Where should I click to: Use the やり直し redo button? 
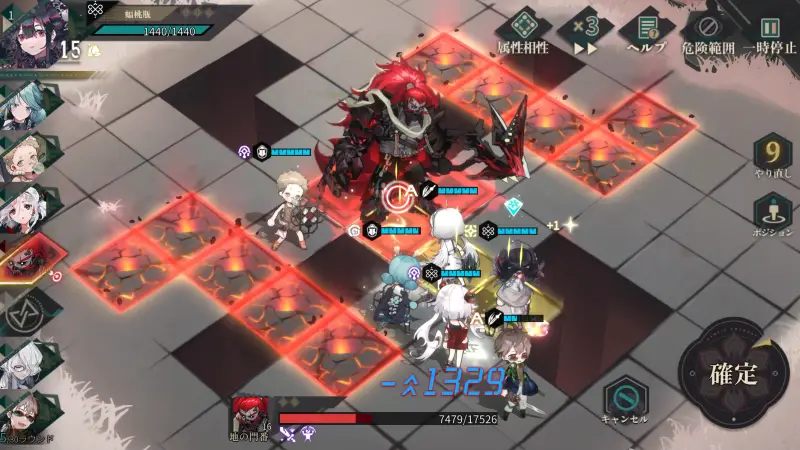[770, 160]
